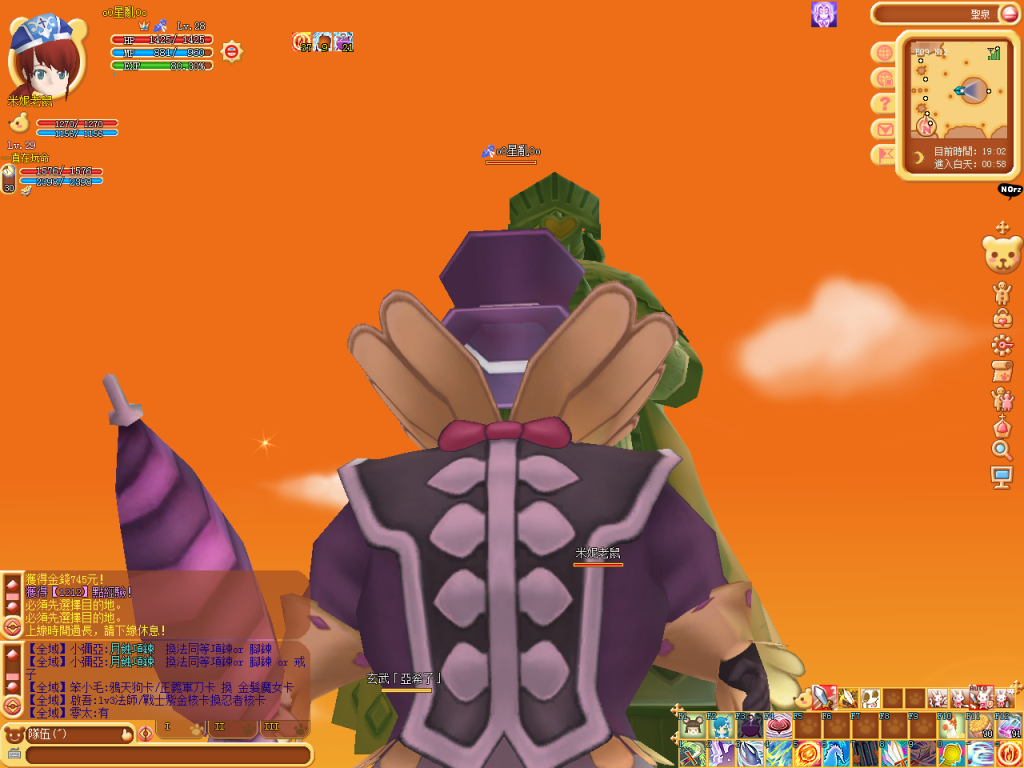Select the sword attack icon beside the bear

point(823,697)
